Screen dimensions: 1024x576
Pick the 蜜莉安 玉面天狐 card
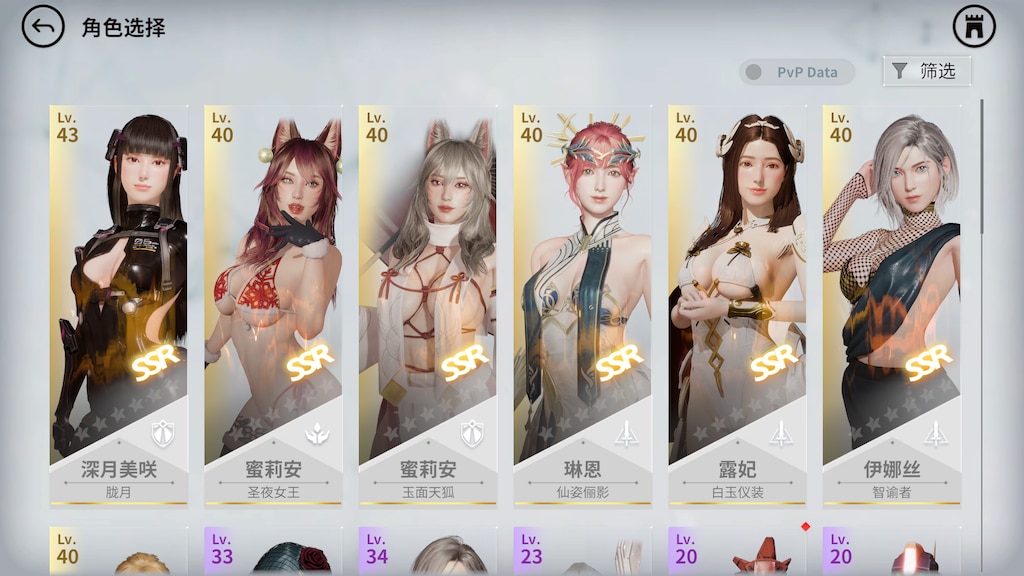click(427, 300)
